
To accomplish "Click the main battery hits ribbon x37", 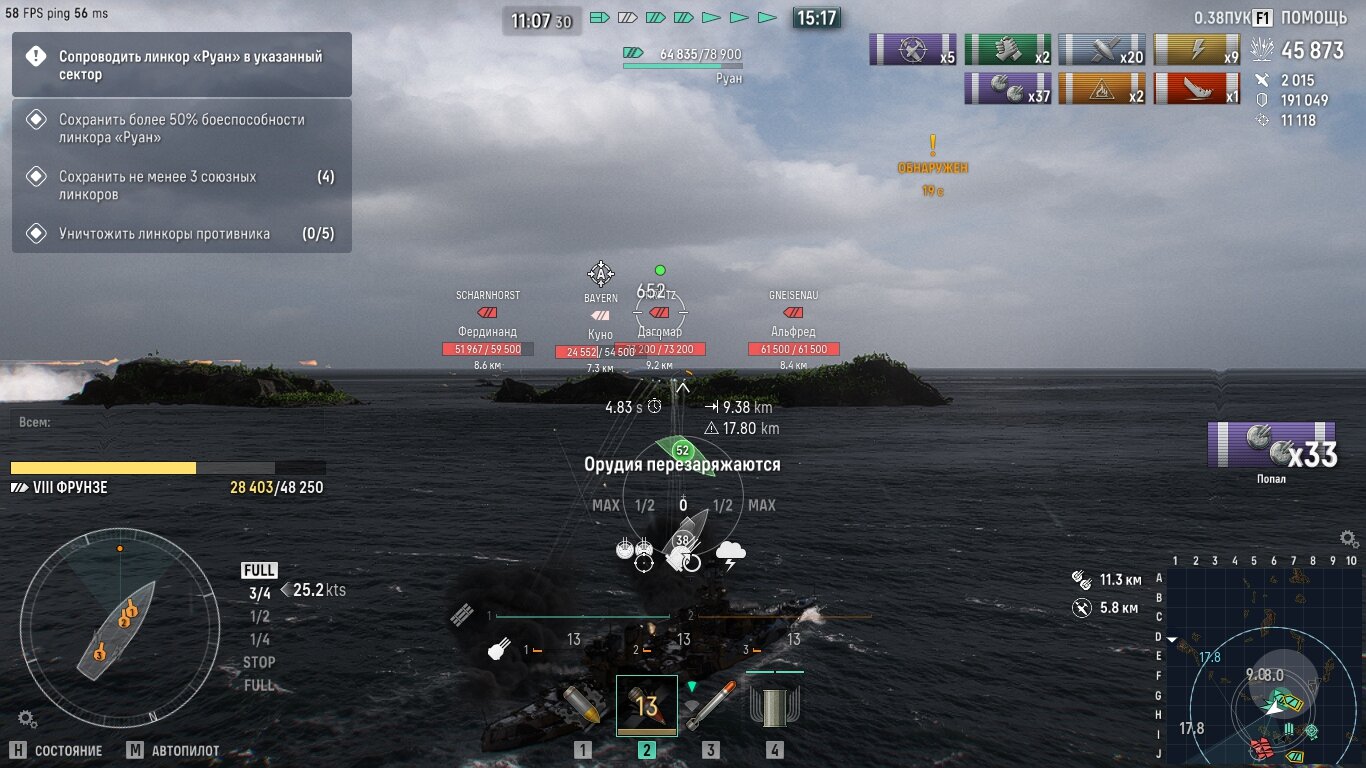I will coord(1008,89).
